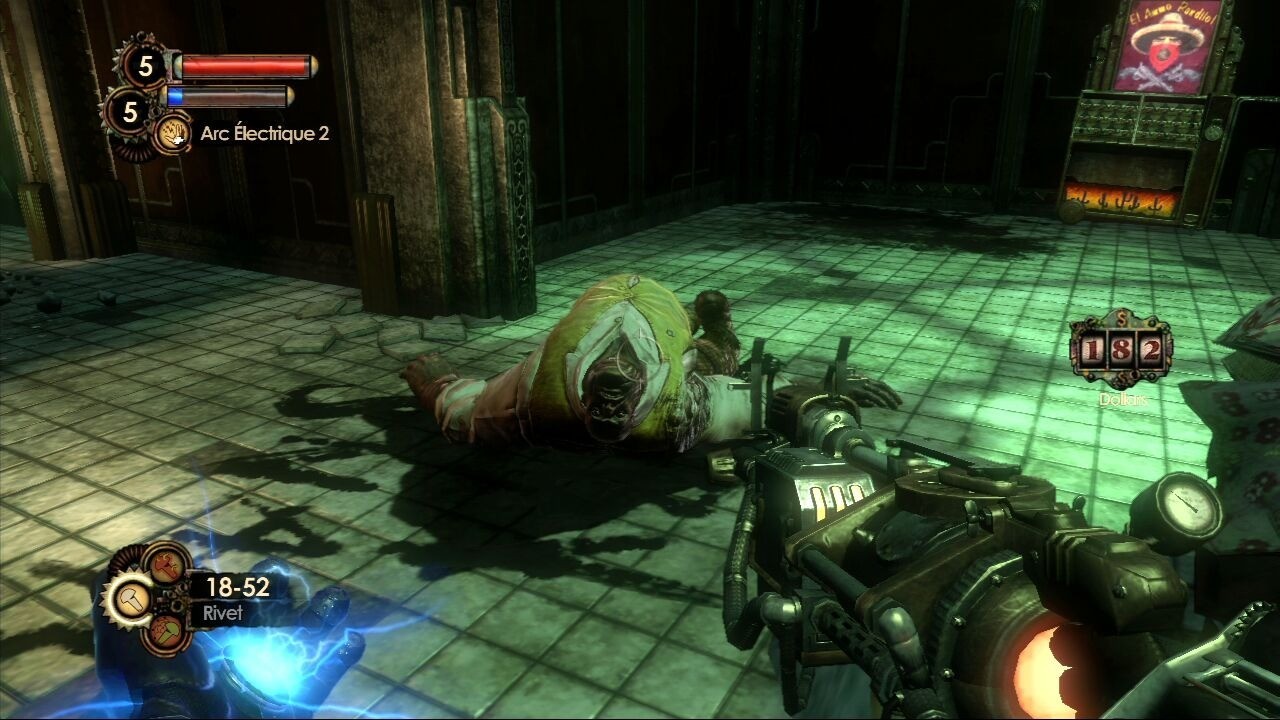The width and height of the screenshot is (1280, 720).
Task: Pick the green rivet ammo icon
Action: pyautogui.click(x=166, y=632)
